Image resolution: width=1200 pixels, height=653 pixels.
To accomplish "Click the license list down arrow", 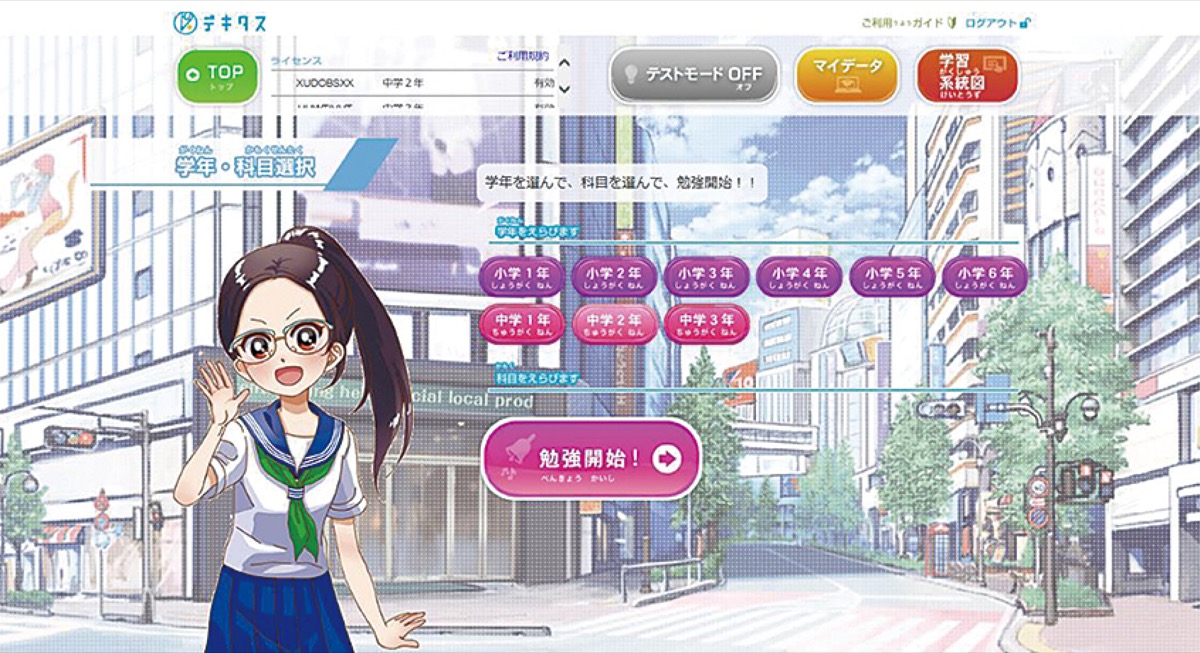I will point(564,90).
